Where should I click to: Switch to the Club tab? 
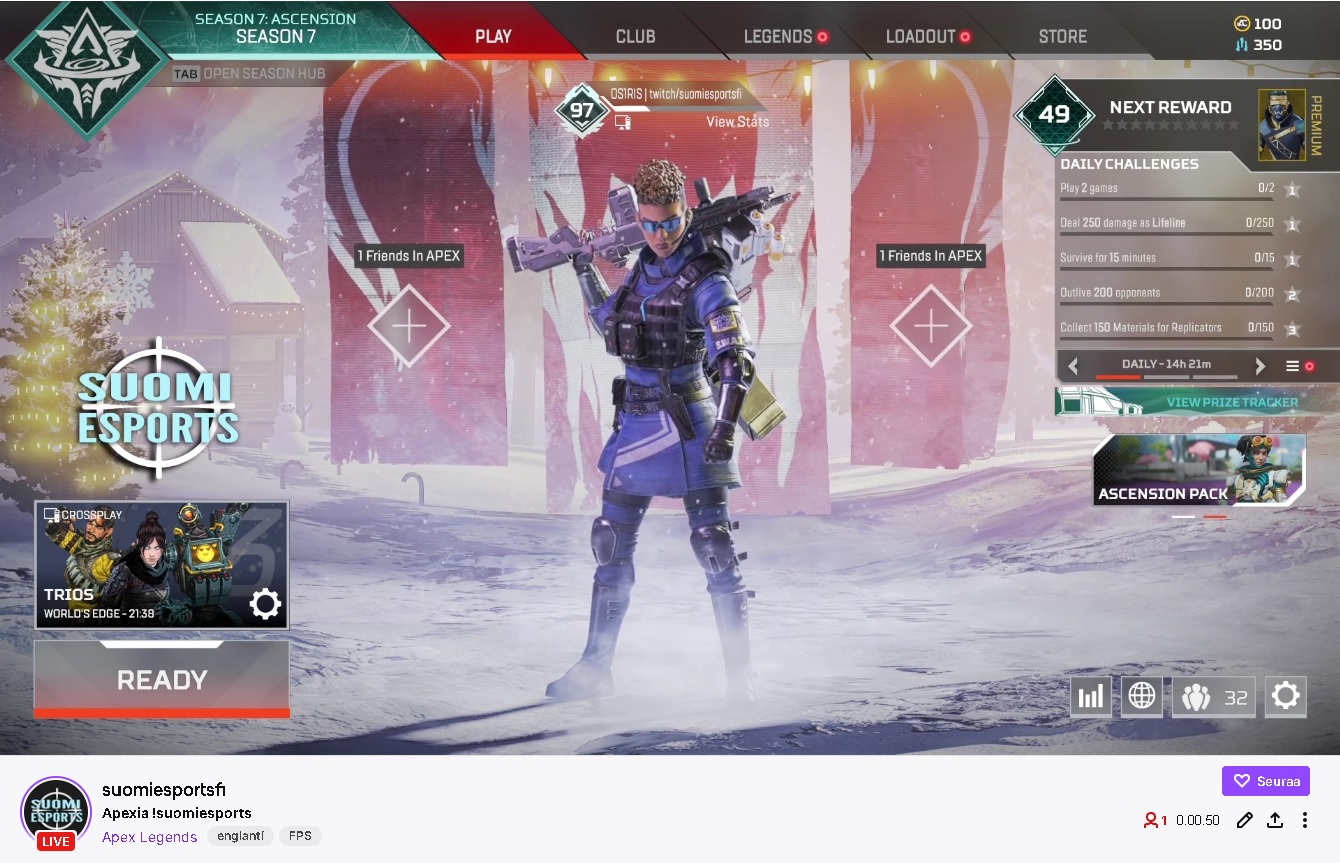point(635,37)
